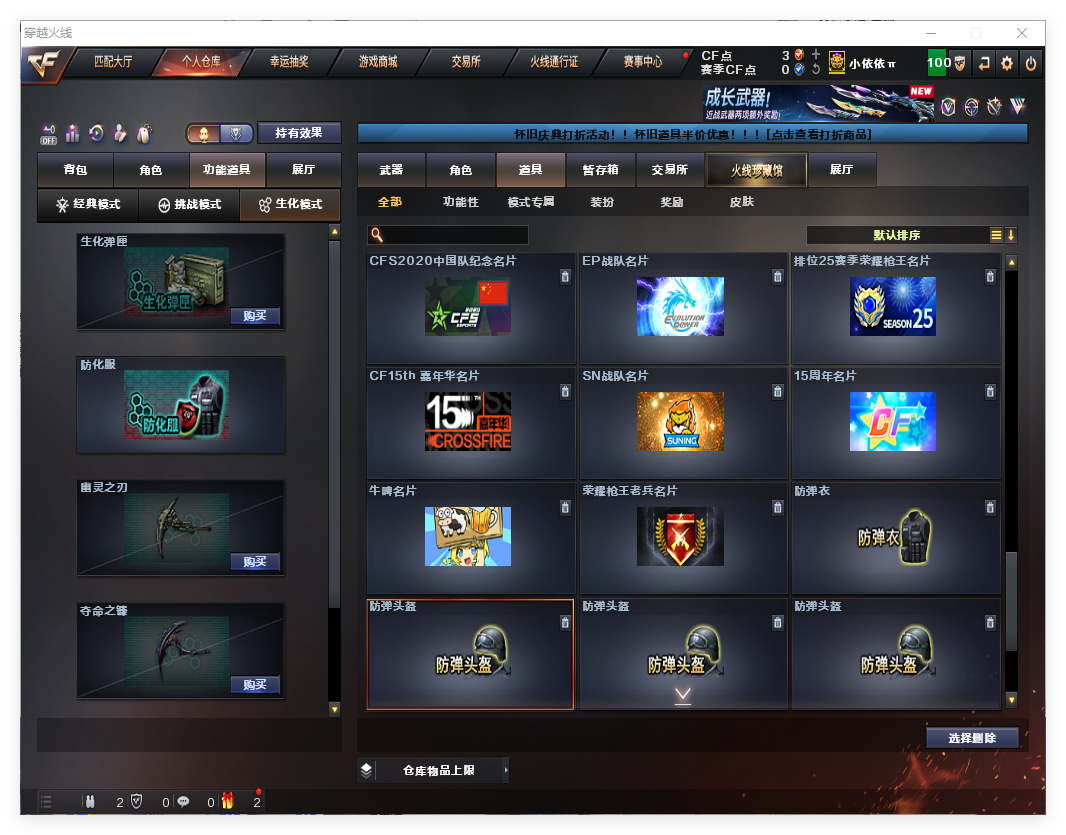The height and width of the screenshot is (835, 1066).
Task: Click the 选择删除 delete selection button
Action: (972, 738)
